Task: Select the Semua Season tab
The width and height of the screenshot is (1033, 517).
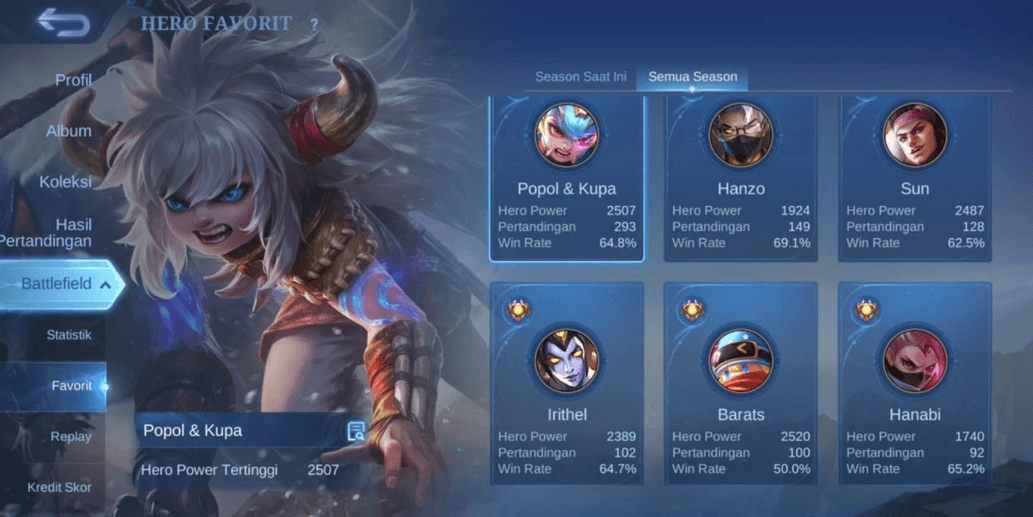Action: point(692,77)
